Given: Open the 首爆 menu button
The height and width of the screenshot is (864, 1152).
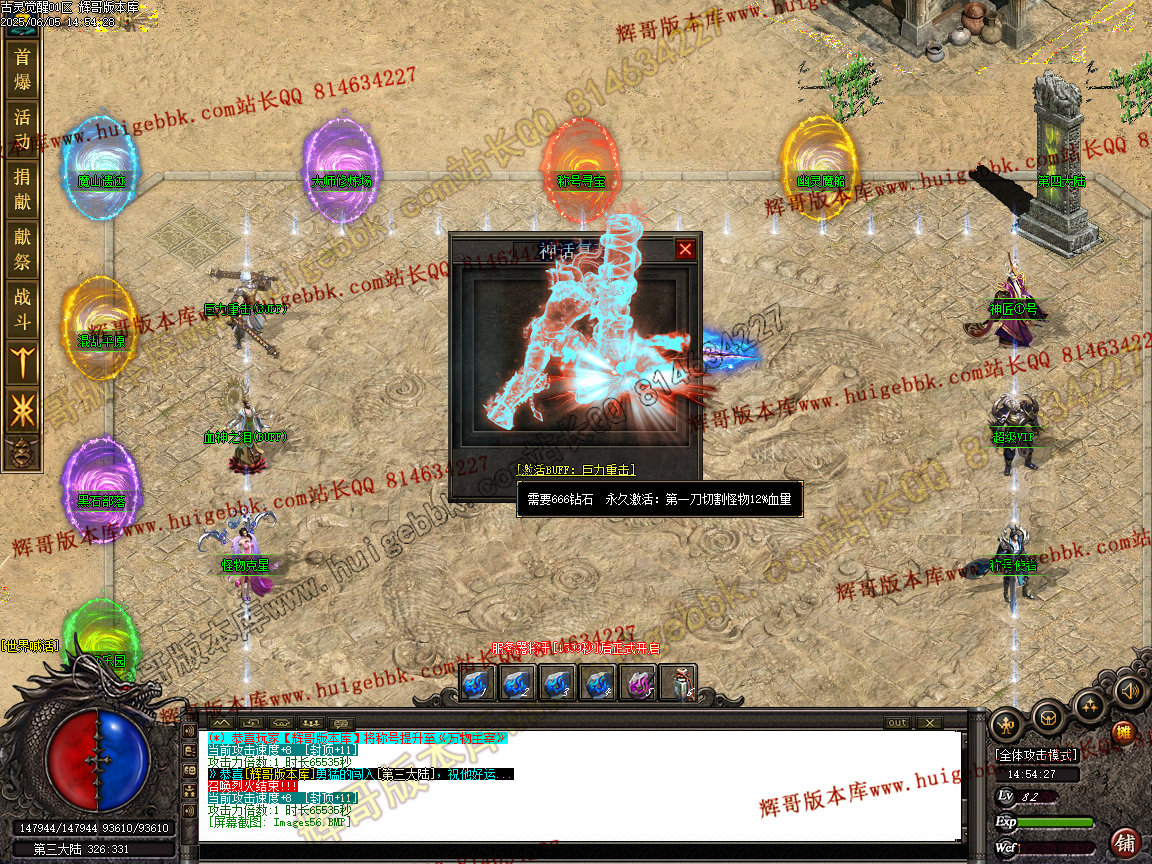Looking at the screenshot, I should click(22, 69).
